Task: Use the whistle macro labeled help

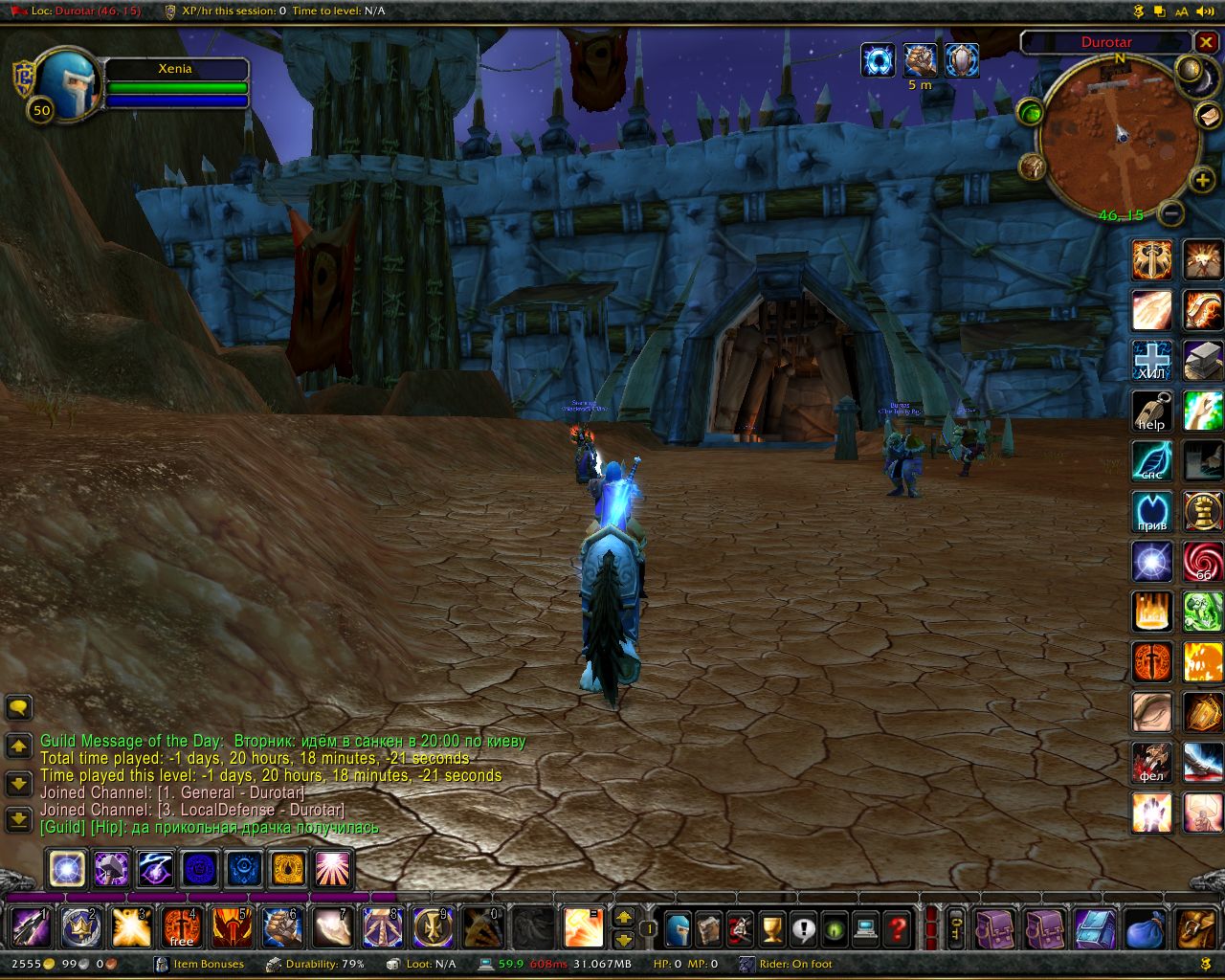Action: (1151, 412)
